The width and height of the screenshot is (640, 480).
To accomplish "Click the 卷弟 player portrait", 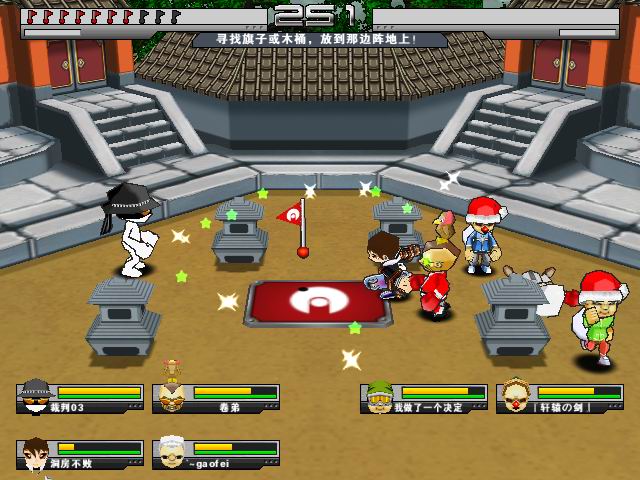I will [x=172, y=397].
